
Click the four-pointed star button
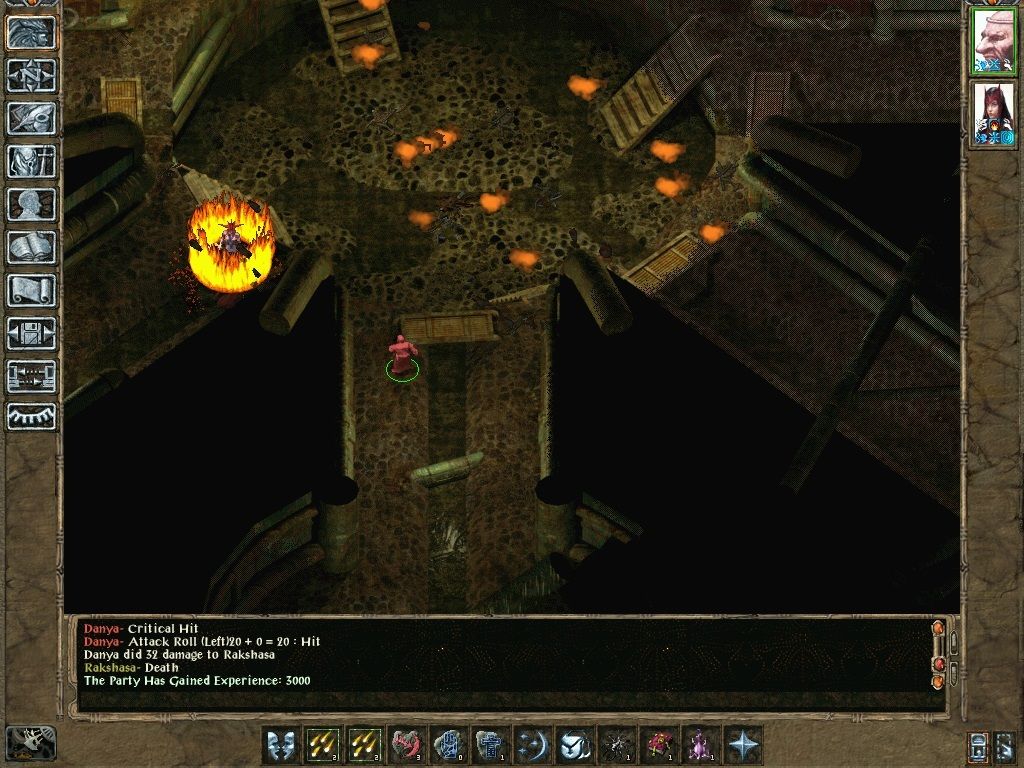tap(743, 745)
